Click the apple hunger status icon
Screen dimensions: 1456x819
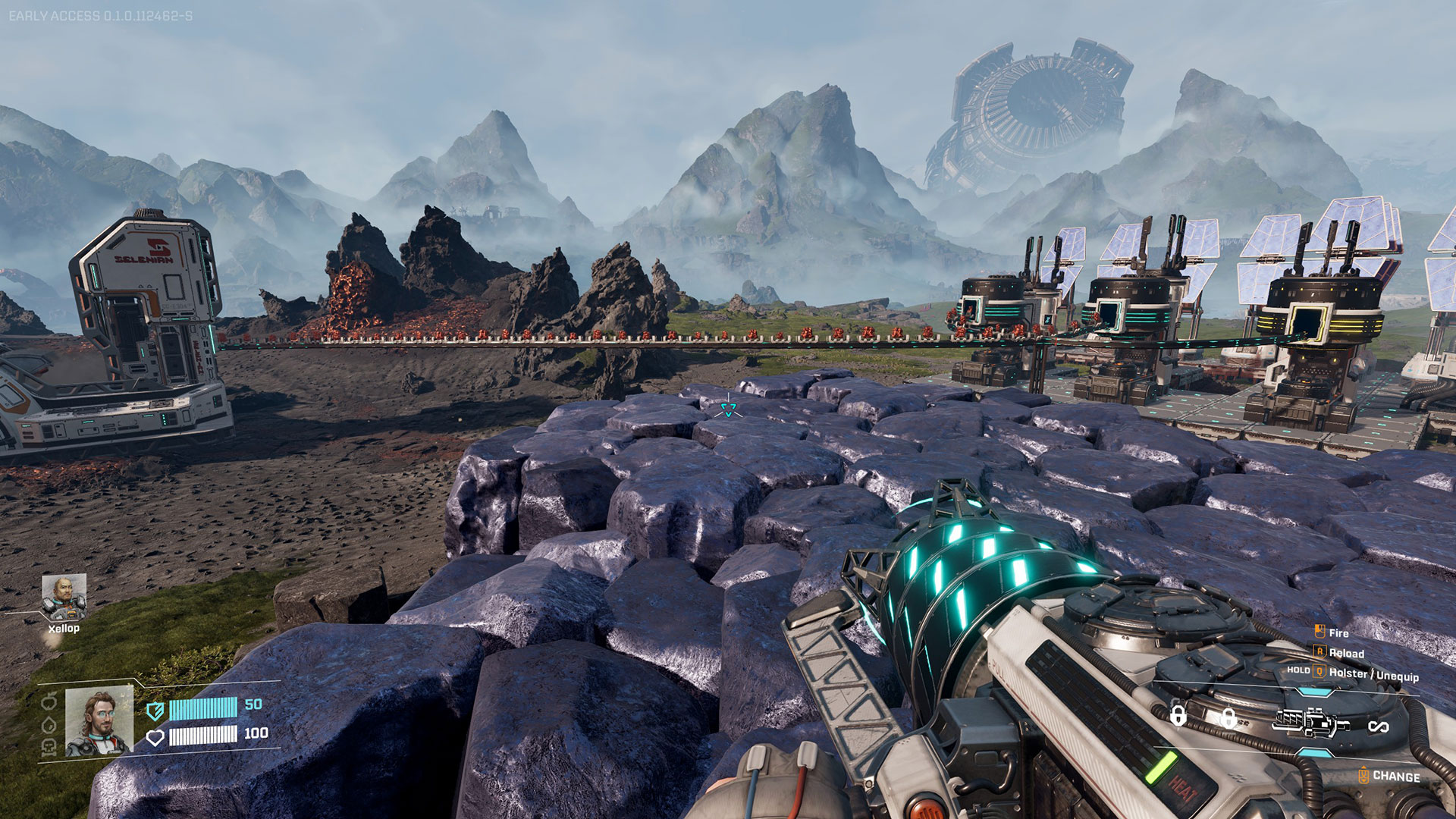[x=49, y=700]
